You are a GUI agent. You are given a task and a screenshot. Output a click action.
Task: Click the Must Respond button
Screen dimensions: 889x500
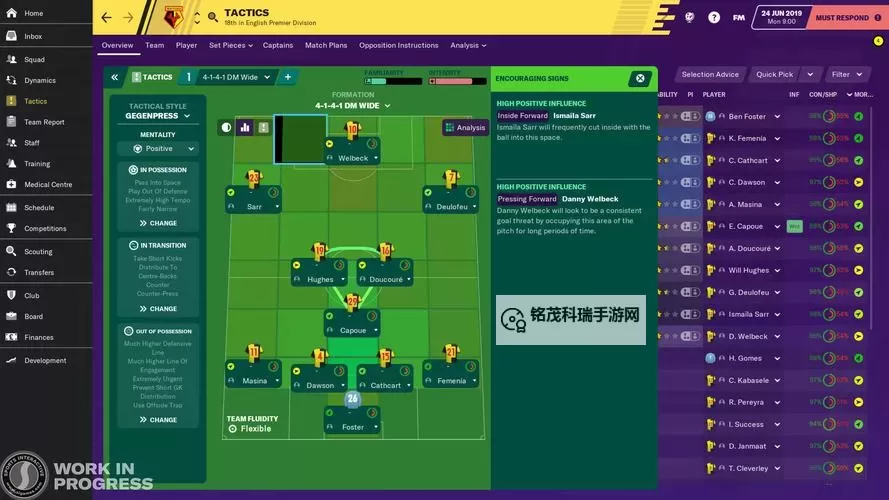[841, 17]
